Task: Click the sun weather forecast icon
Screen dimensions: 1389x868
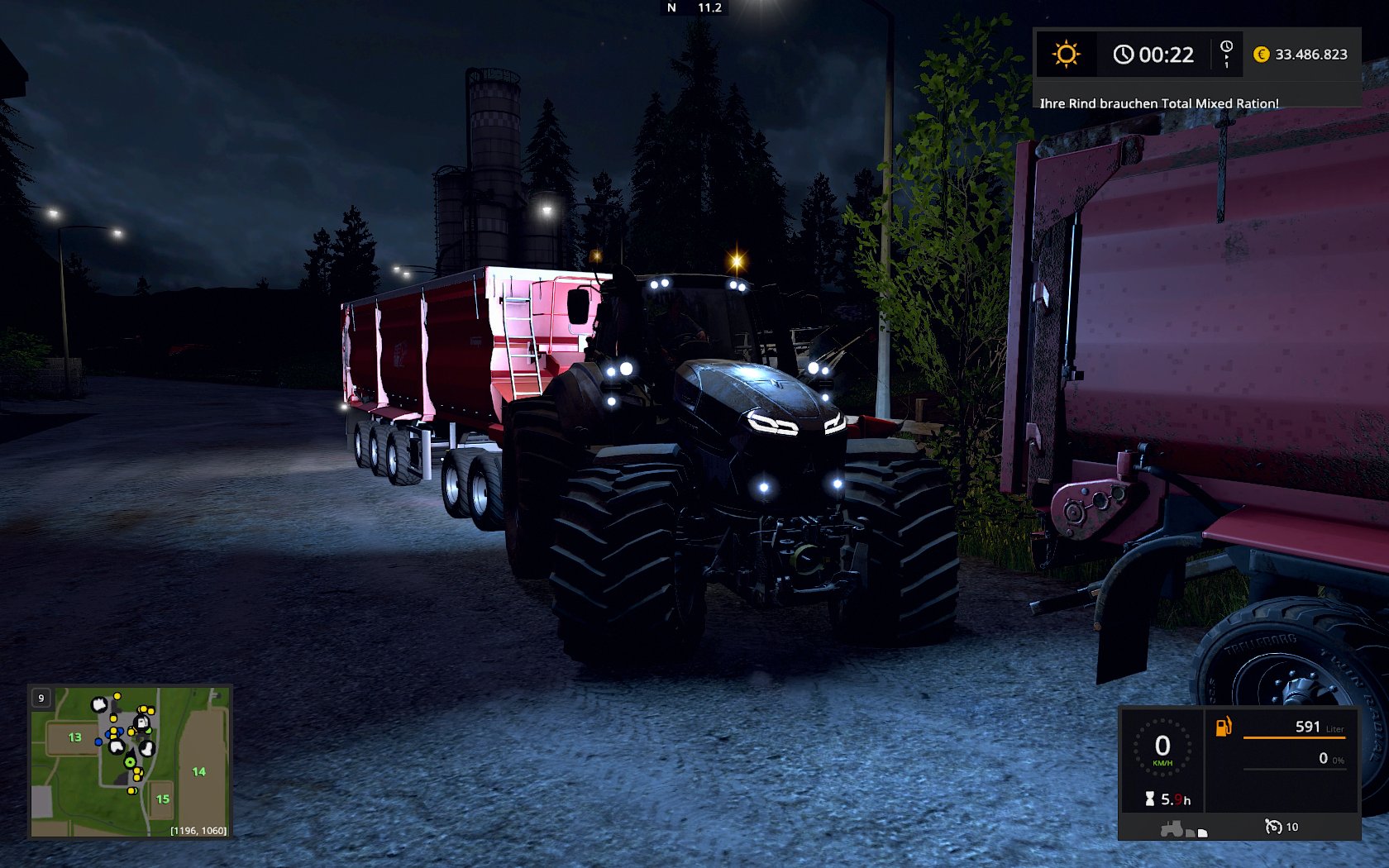Action: pos(1066,55)
